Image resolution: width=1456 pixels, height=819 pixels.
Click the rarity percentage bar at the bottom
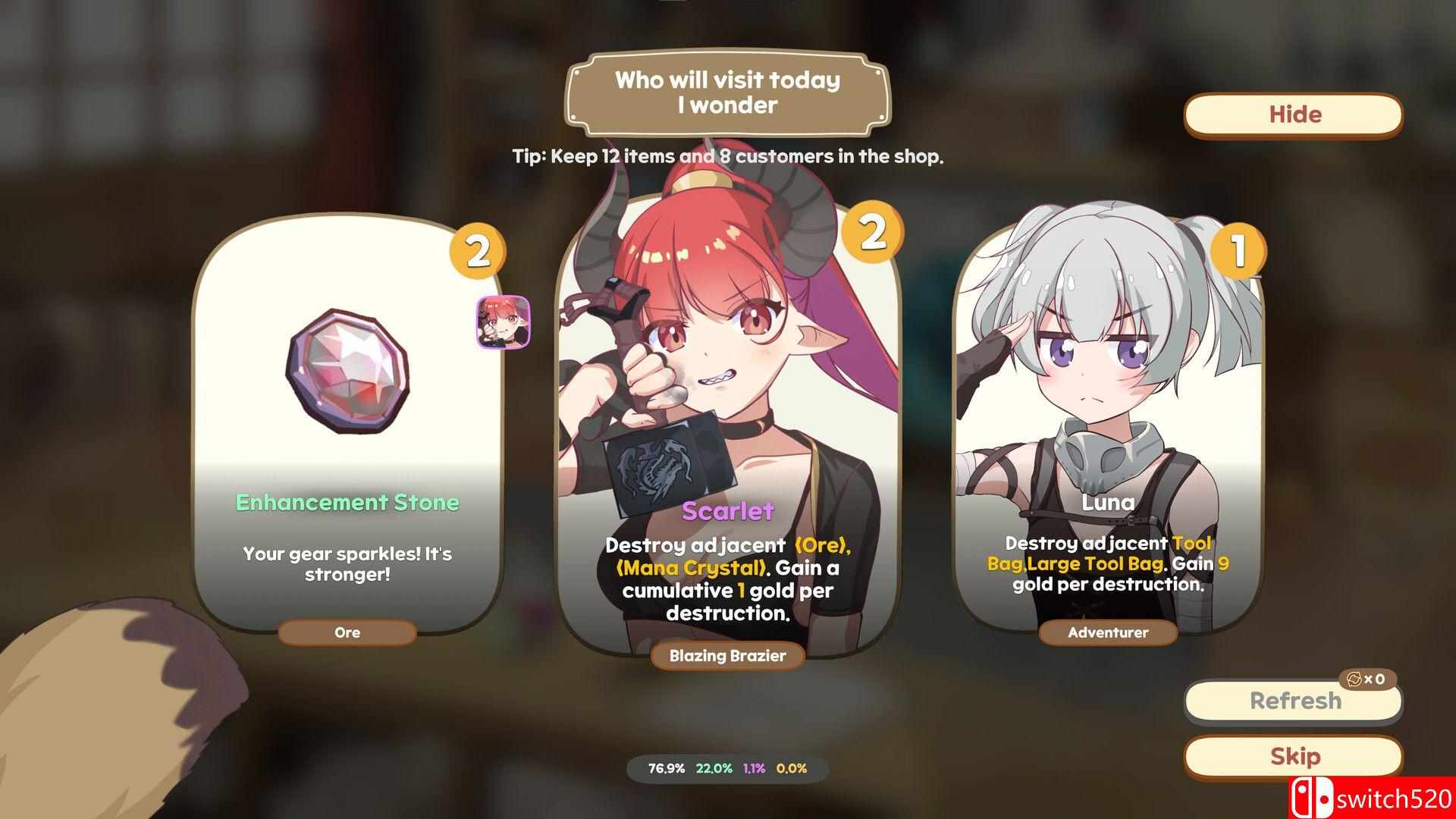click(726, 768)
